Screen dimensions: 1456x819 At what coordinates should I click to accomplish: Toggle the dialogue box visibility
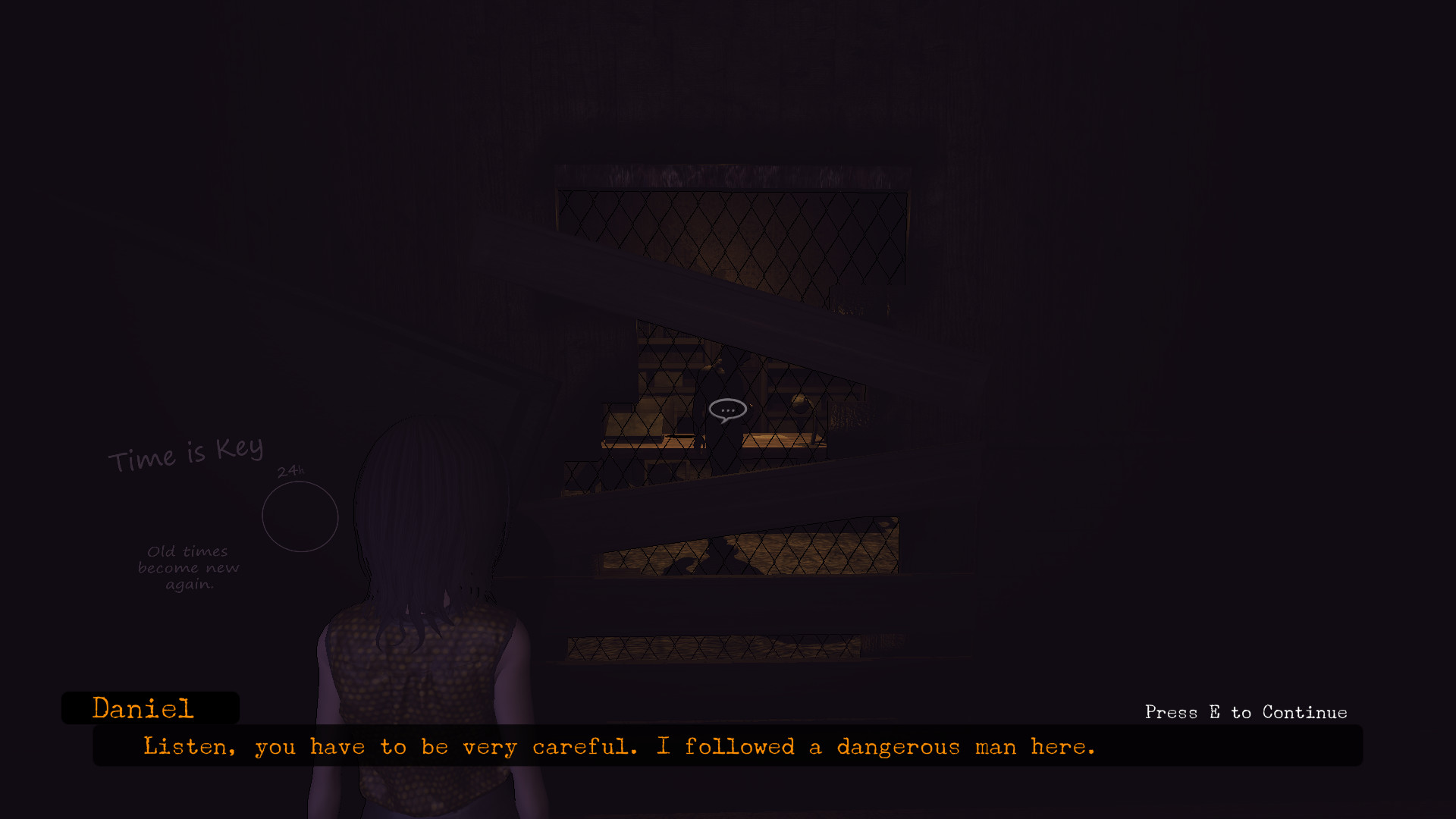pos(728,746)
